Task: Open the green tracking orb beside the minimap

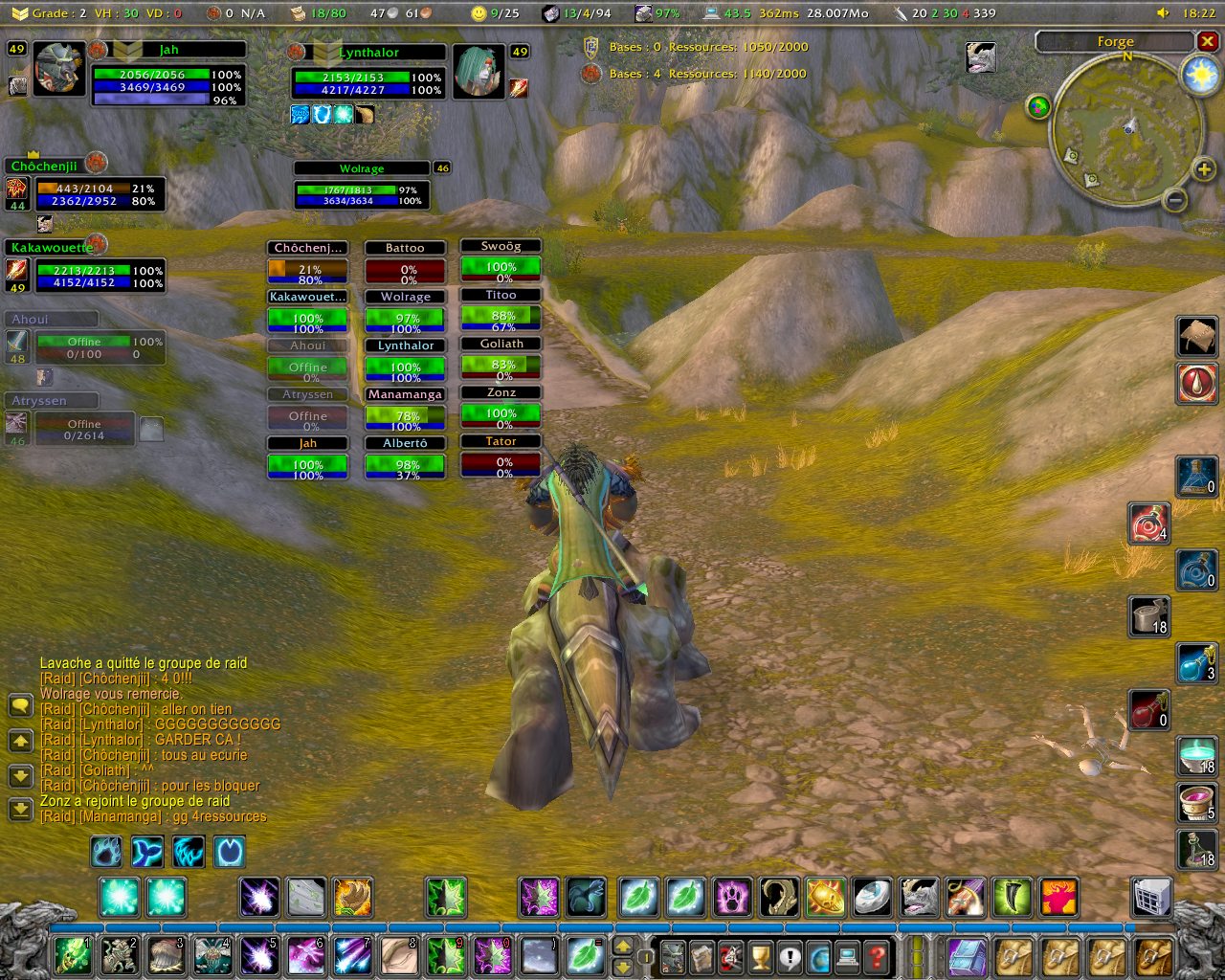Action: [1038, 106]
